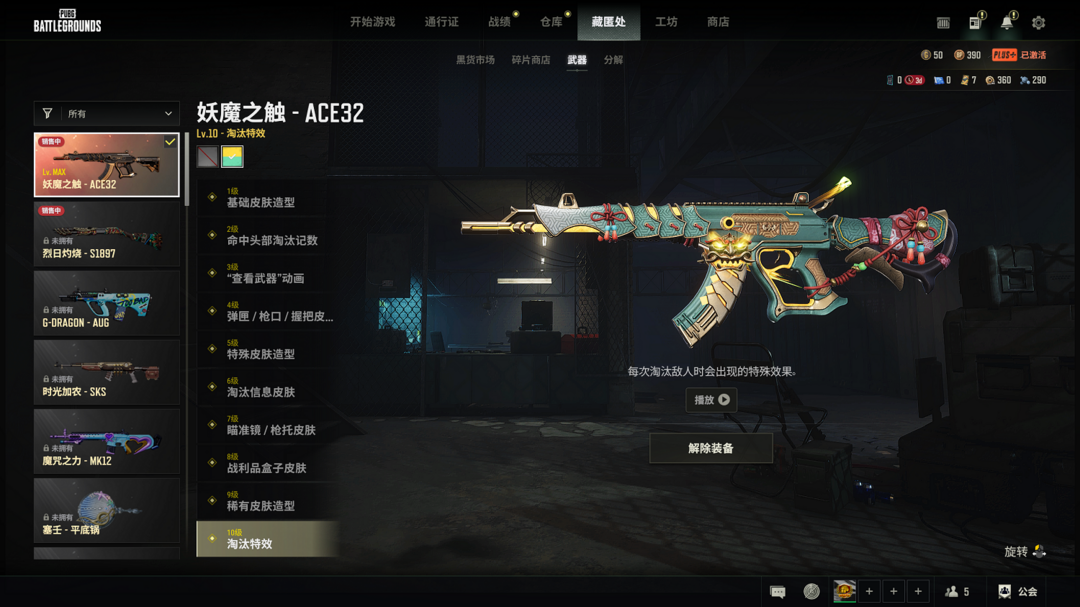Screen dimensions: 1080x607
Task: Open the 仓库 tab
Action: (x=551, y=22)
